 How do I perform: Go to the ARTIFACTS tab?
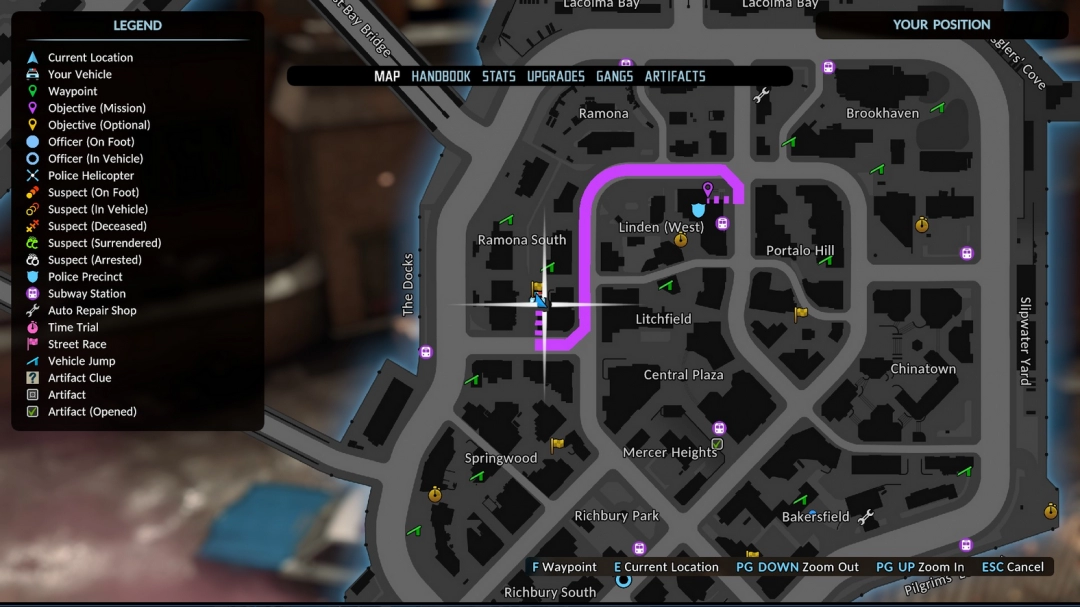(675, 76)
